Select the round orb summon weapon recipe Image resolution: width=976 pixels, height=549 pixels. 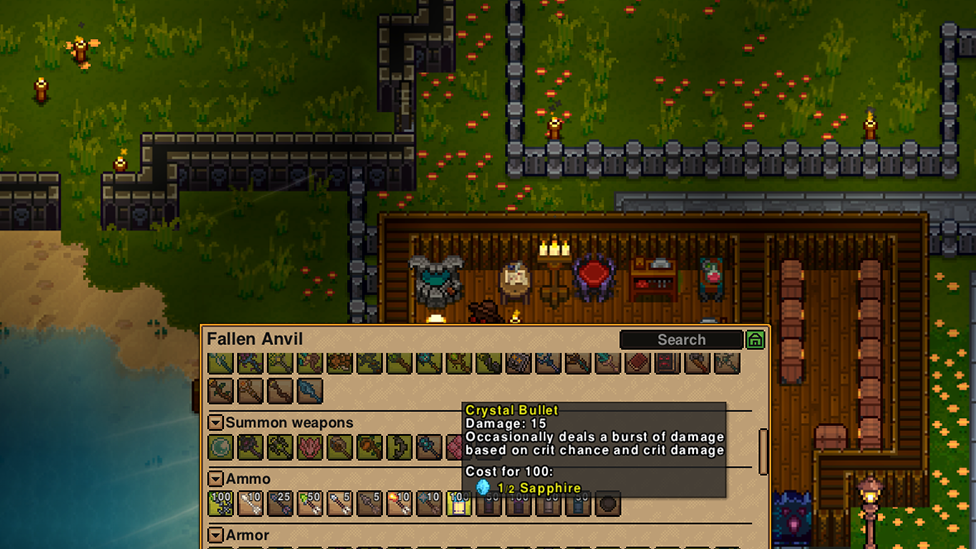[220, 447]
